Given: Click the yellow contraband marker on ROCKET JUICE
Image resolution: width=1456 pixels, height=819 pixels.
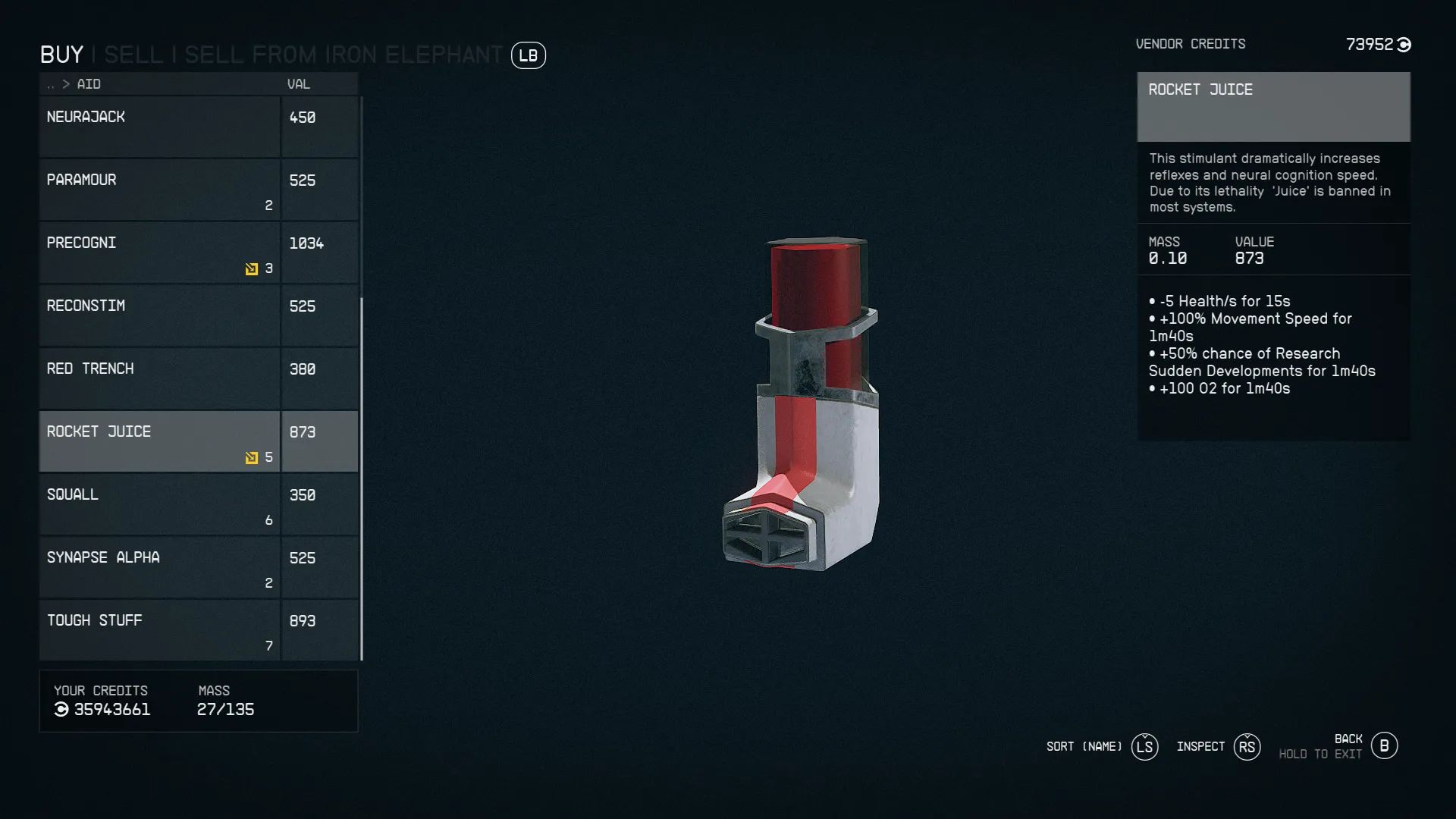Looking at the screenshot, I should point(250,457).
